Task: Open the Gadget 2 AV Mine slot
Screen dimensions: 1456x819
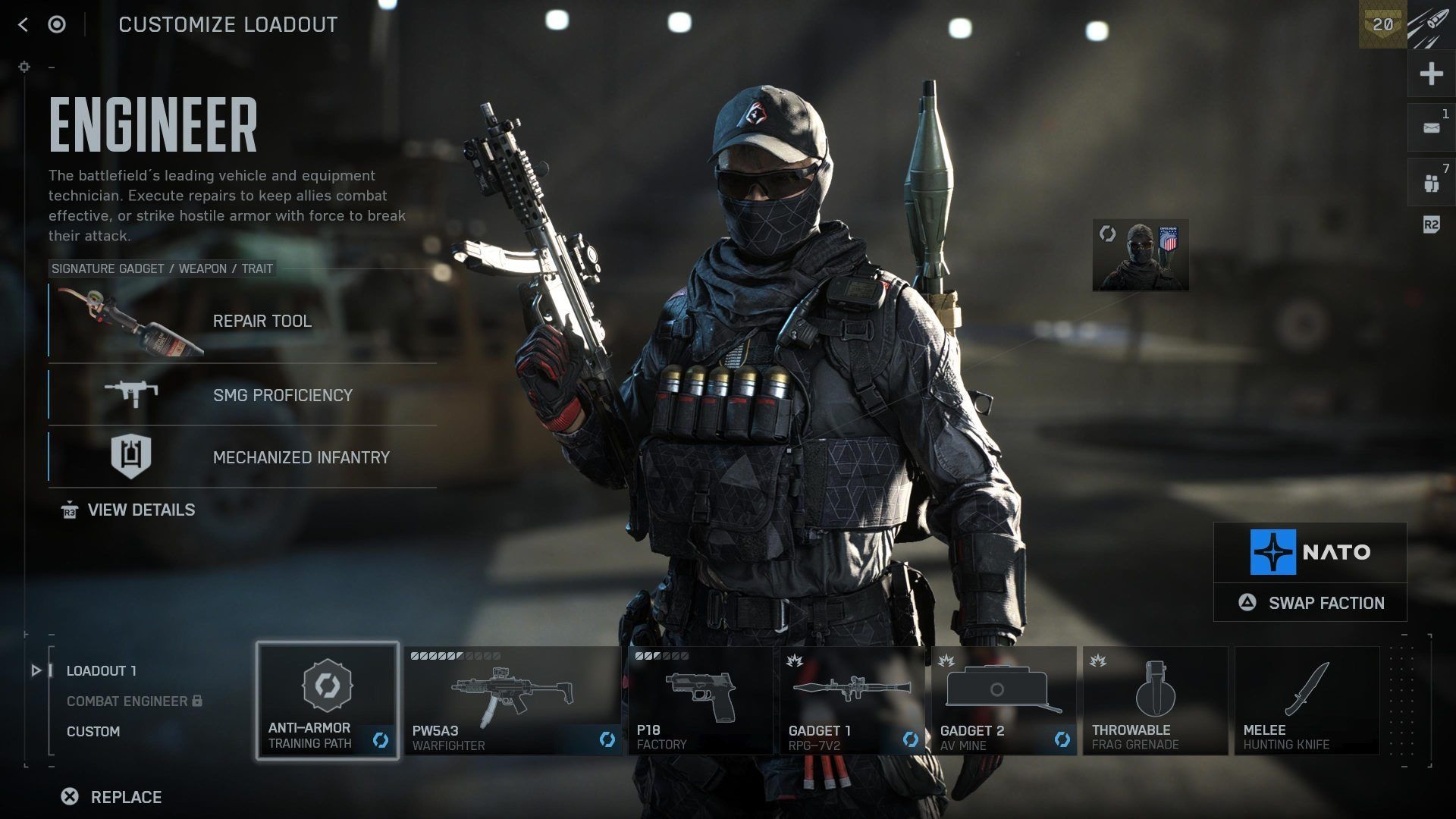Action: (1003, 701)
